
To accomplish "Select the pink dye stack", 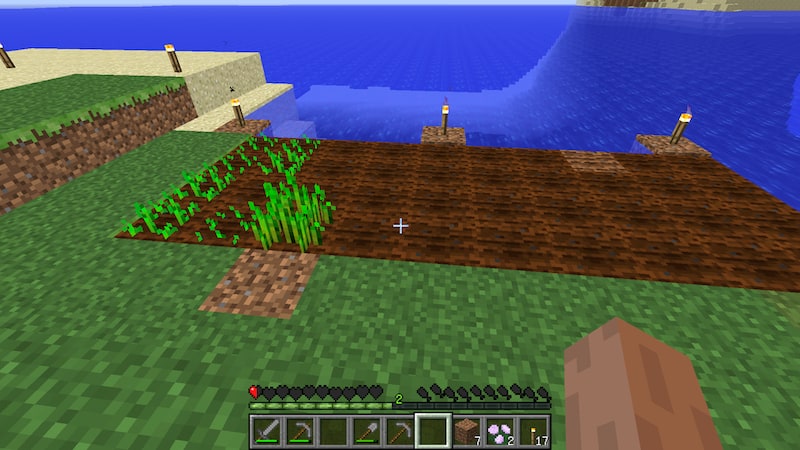I will [x=498, y=432].
